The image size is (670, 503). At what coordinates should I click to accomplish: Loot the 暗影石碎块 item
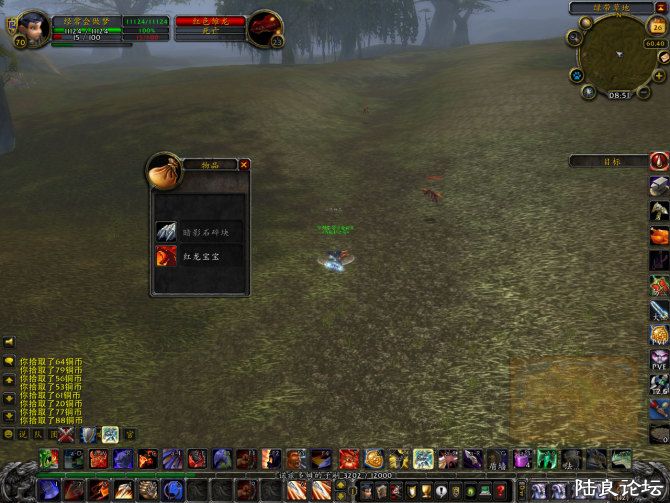click(x=198, y=231)
